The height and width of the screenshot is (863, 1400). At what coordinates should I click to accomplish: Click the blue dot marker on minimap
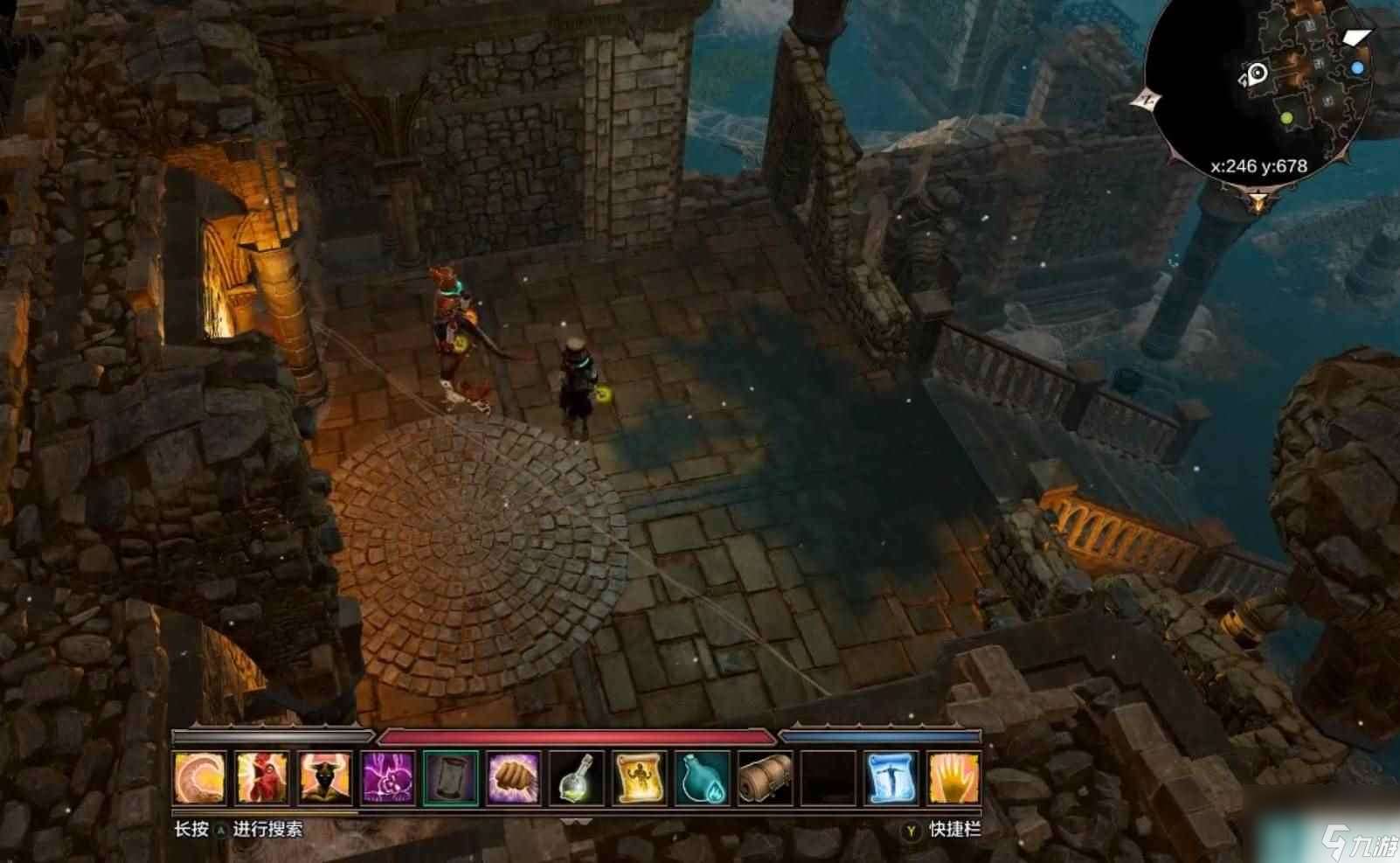click(x=1357, y=67)
